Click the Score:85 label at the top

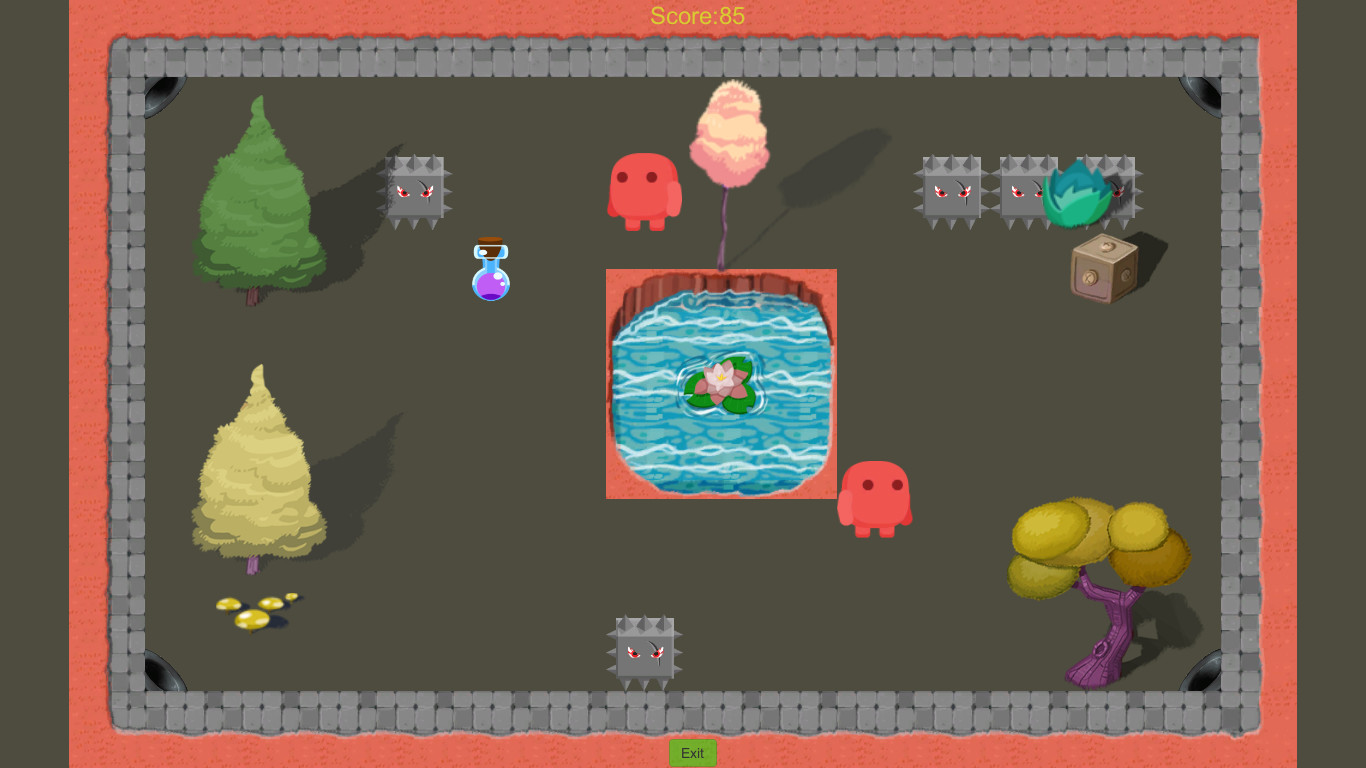[x=697, y=15]
